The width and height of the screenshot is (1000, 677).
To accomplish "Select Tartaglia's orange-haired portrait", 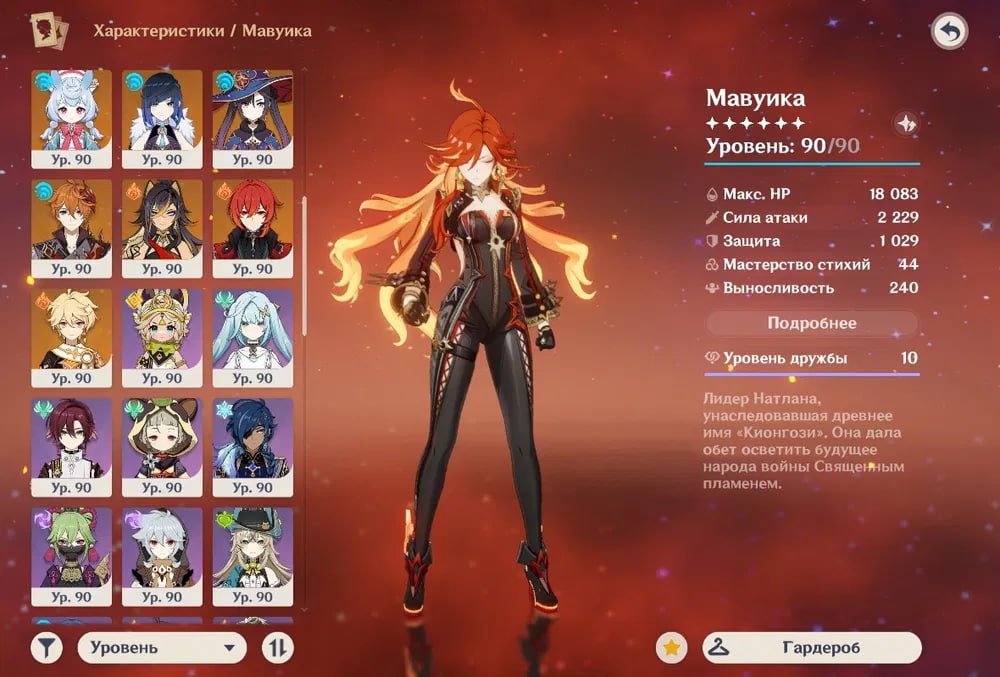I will [x=71, y=220].
